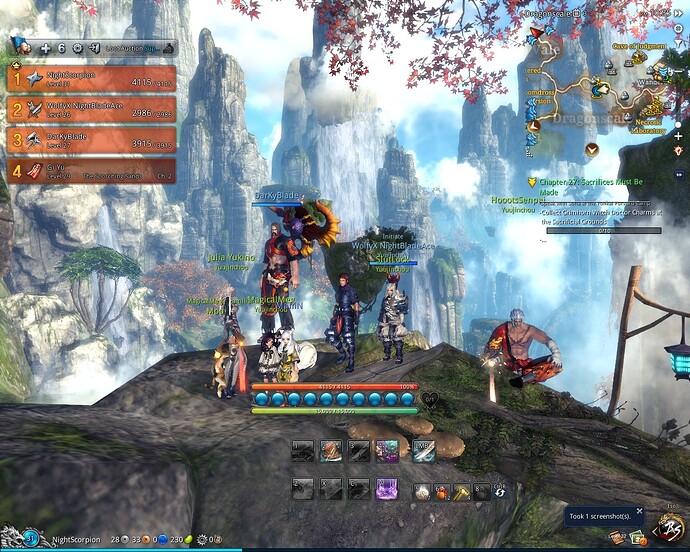Select Gi Yu's party frame
Screen dimensions: 690x552
(x=92, y=171)
